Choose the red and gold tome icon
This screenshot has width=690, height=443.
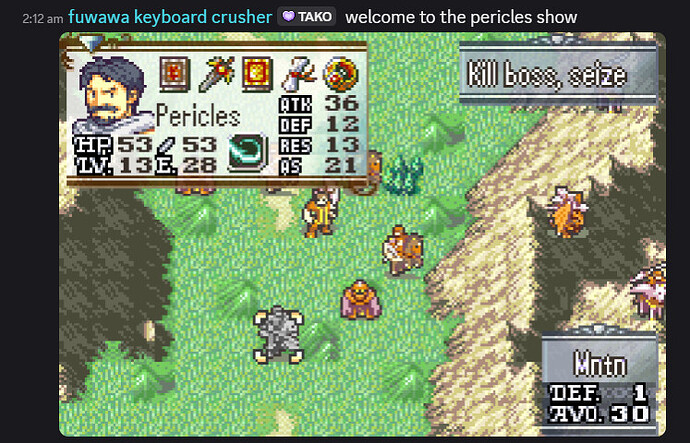point(255,72)
